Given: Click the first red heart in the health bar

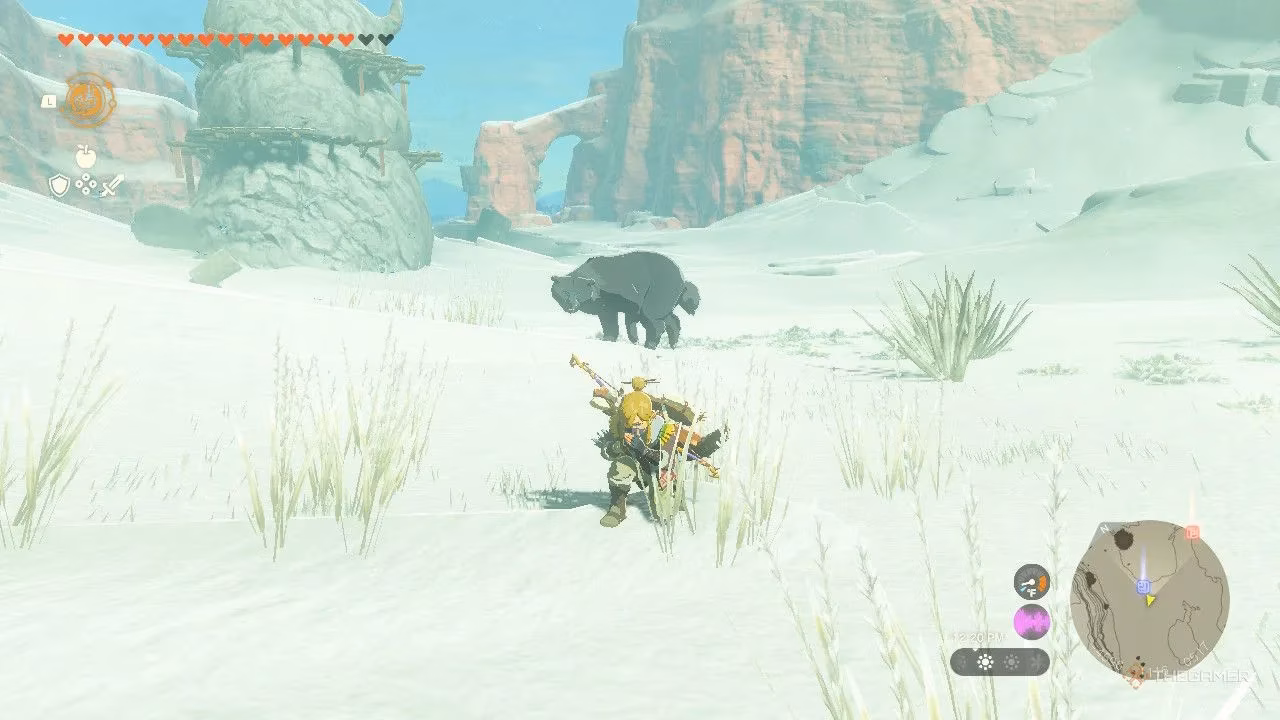Looking at the screenshot, I should [65, 39].
